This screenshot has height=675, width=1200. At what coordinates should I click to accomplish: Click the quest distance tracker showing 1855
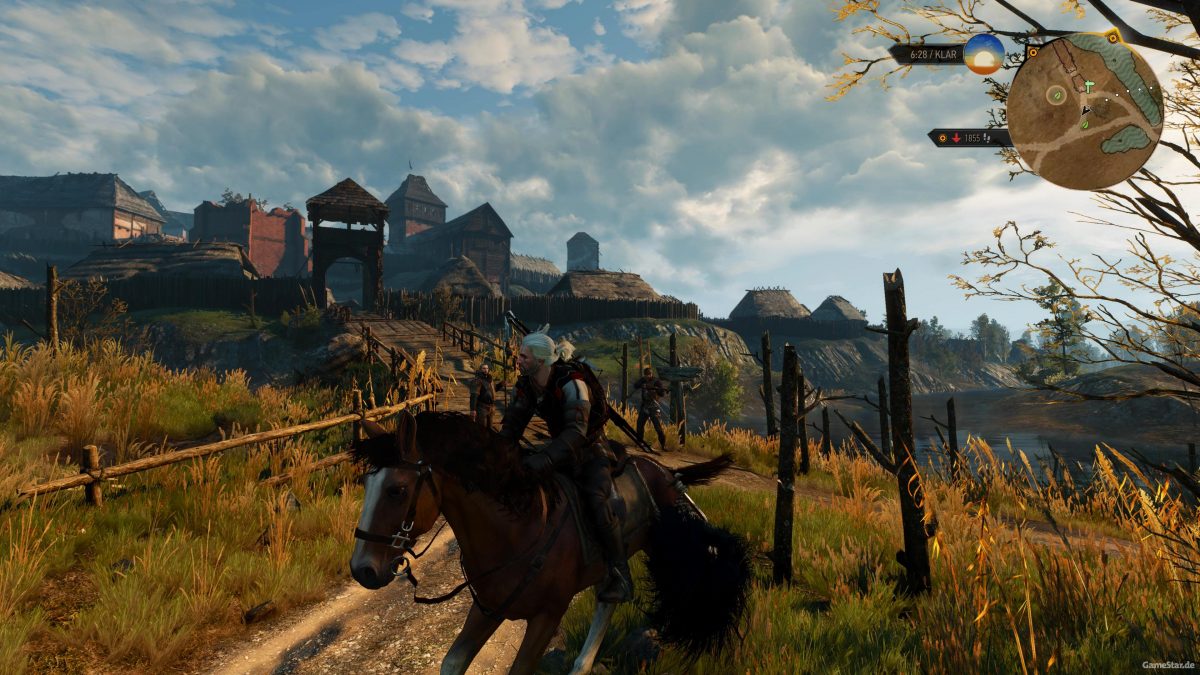pos(969,138)
